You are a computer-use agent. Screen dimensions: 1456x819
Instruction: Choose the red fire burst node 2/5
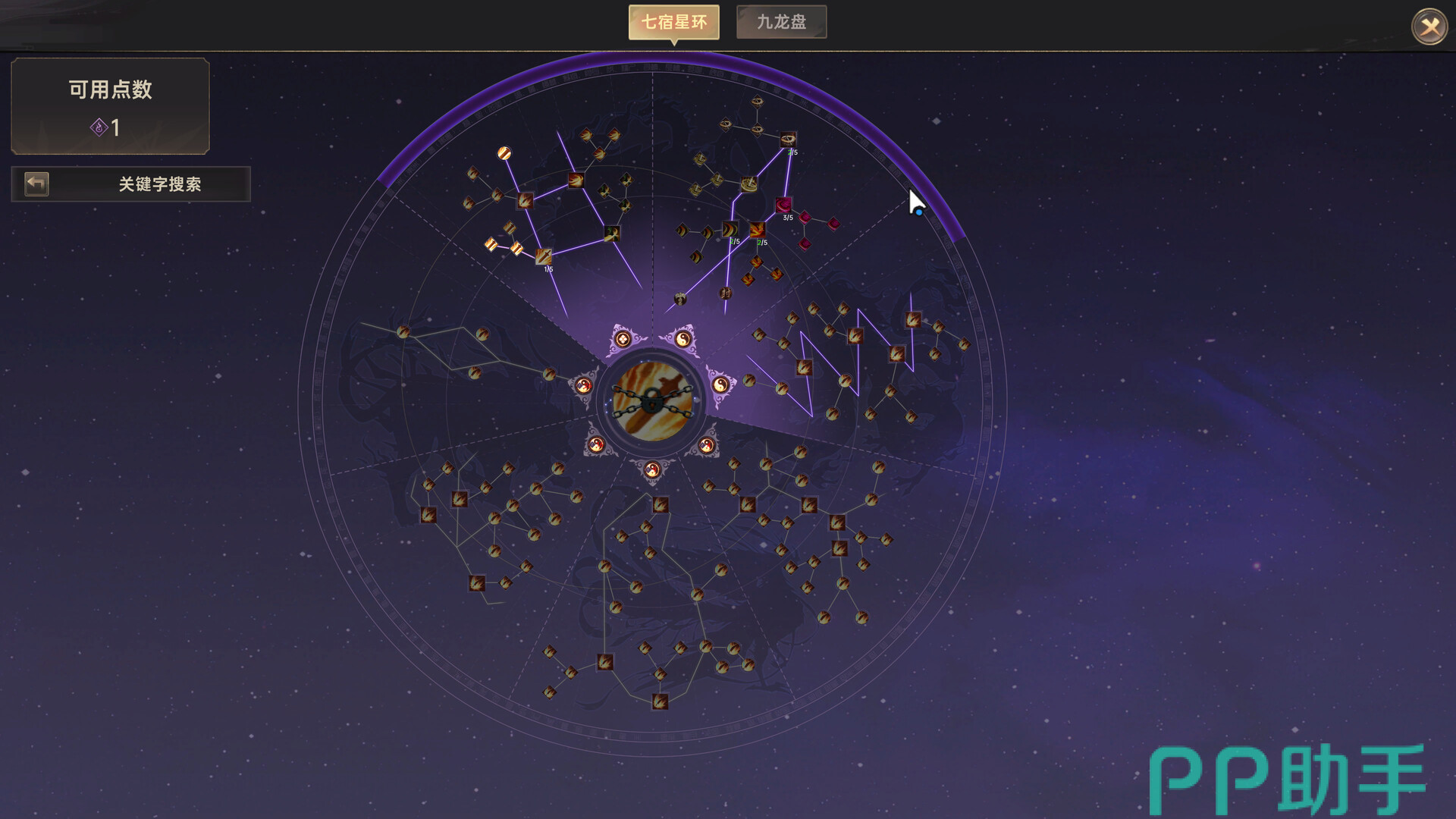click(x=757, y=230)
